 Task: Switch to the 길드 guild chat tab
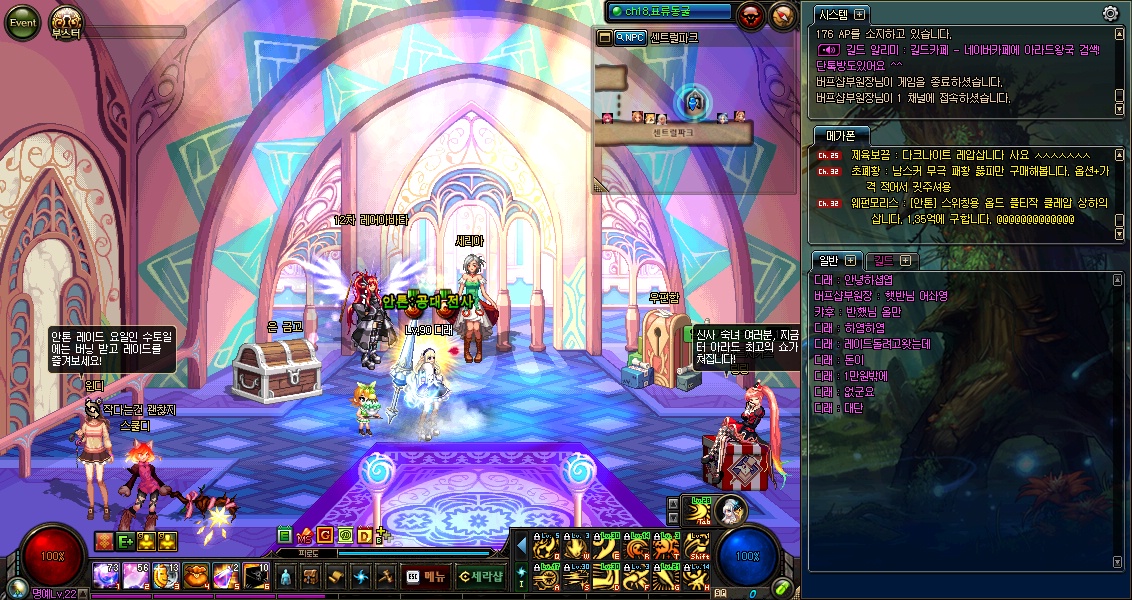tap(884, 260)
